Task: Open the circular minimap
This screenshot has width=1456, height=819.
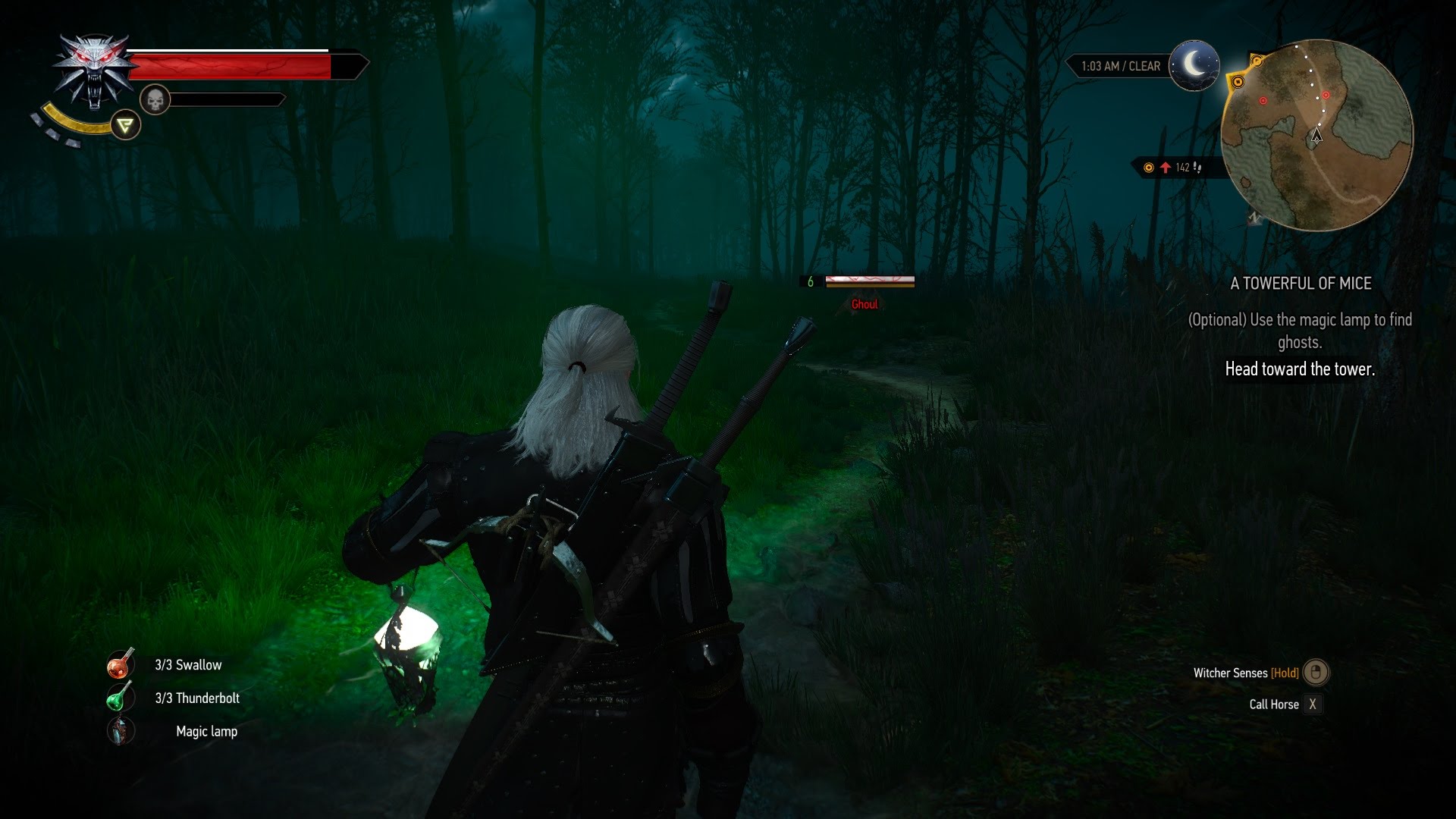Action: pyautogui.click(x=1316, y=135)
